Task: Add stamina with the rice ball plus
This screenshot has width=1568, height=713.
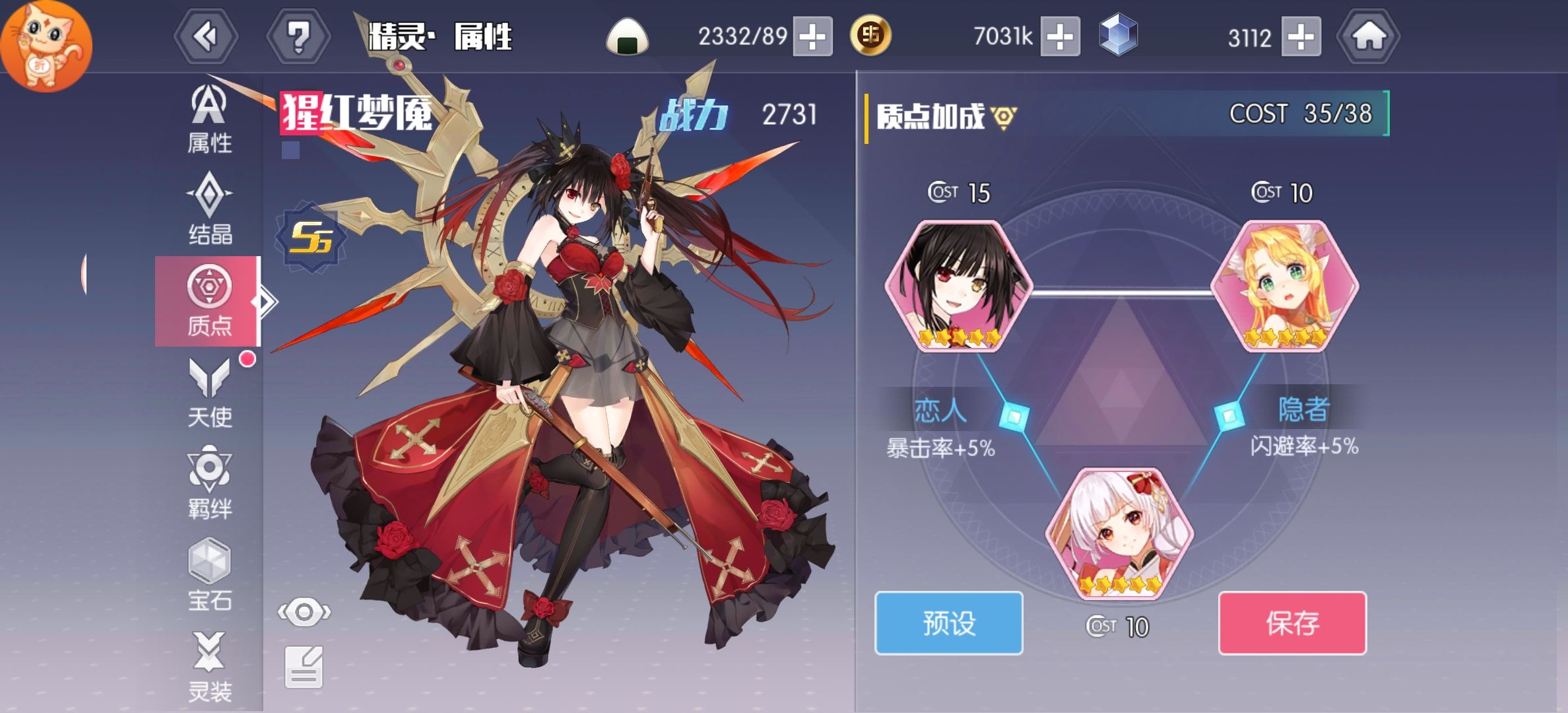Action: click(x=812, y=36)
